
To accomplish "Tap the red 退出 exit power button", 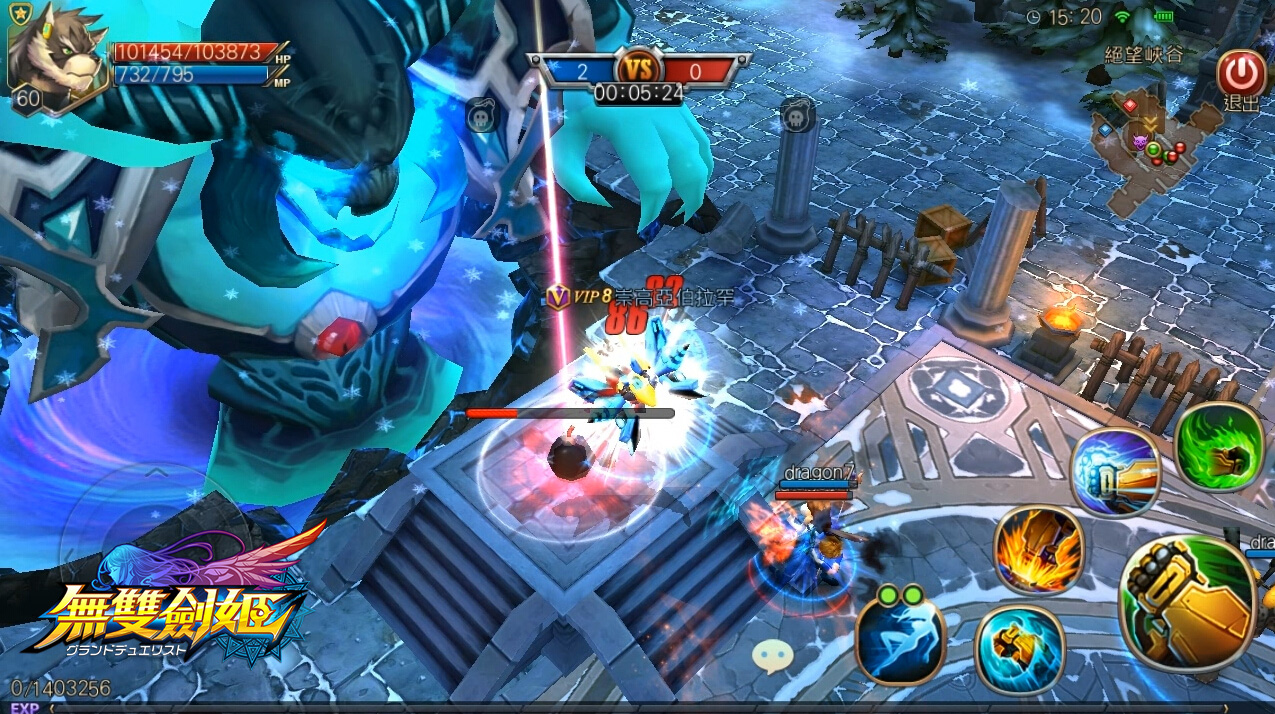I will click(x=1241, y=73).
